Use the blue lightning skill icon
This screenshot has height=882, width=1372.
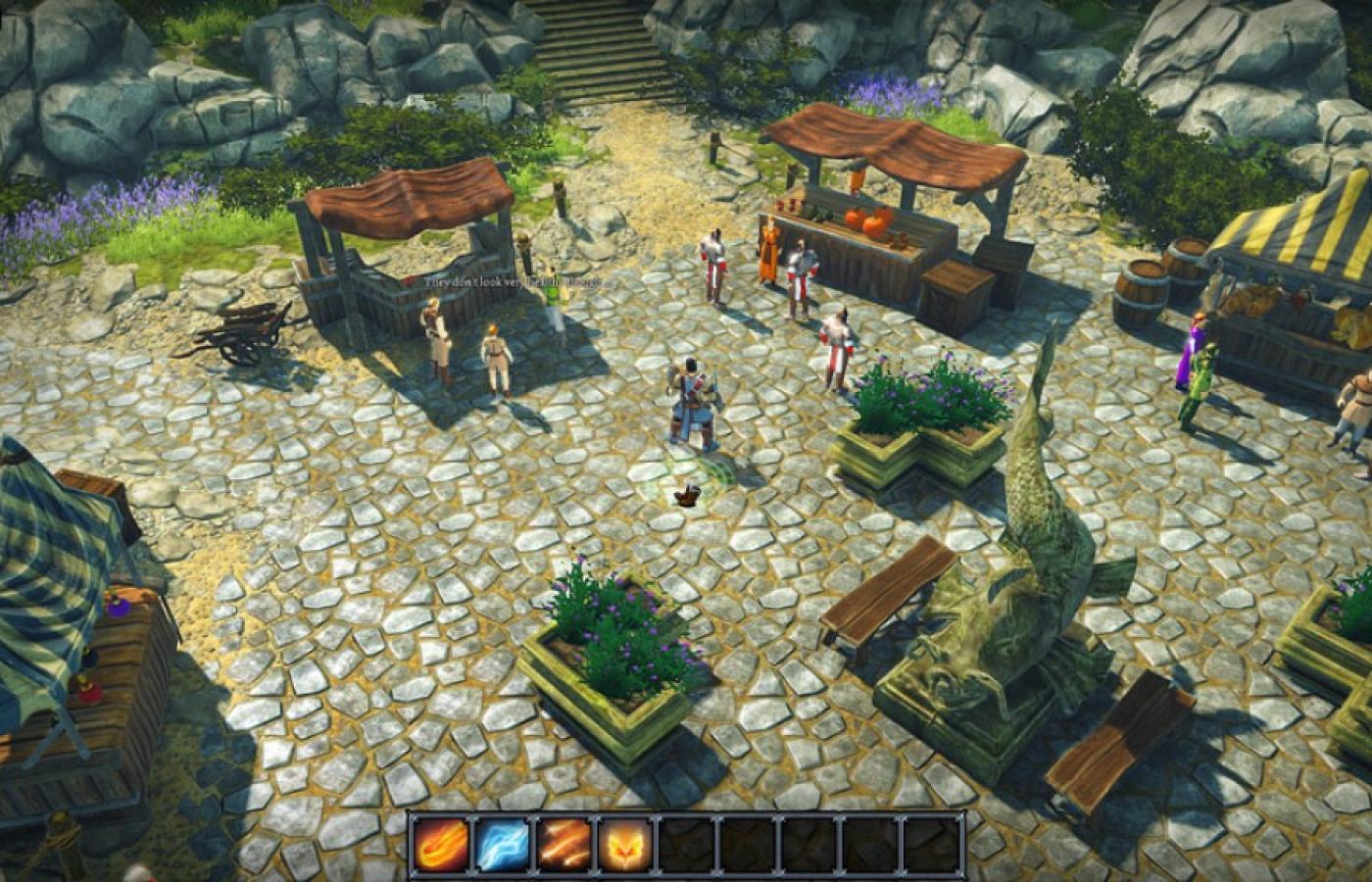pos(503,845)
